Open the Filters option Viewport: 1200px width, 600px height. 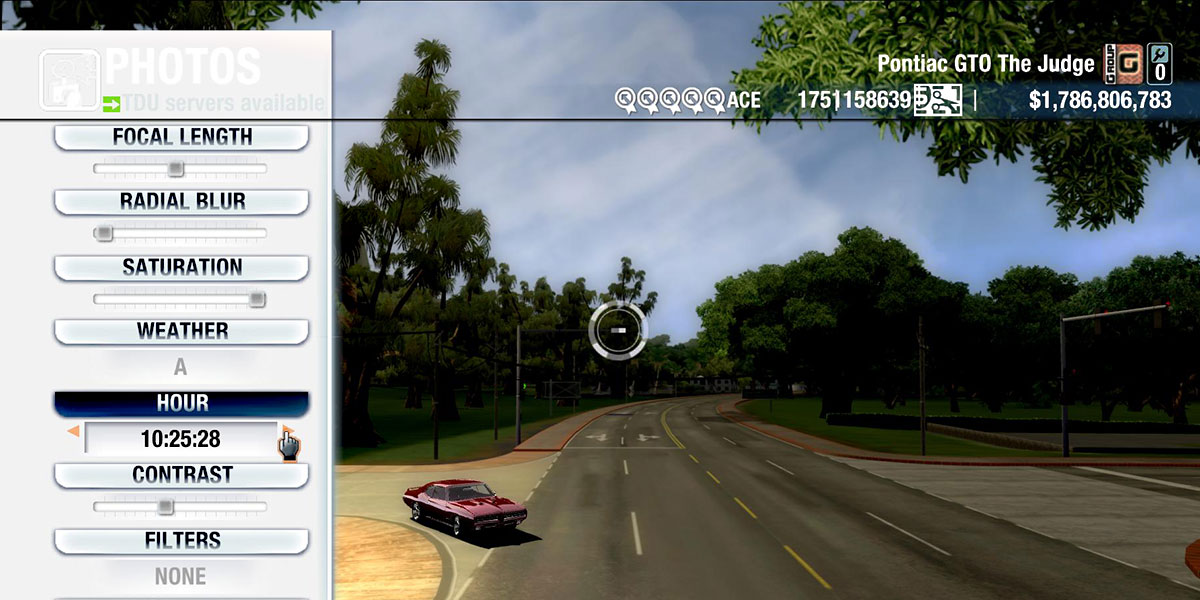tap(181, 540)
